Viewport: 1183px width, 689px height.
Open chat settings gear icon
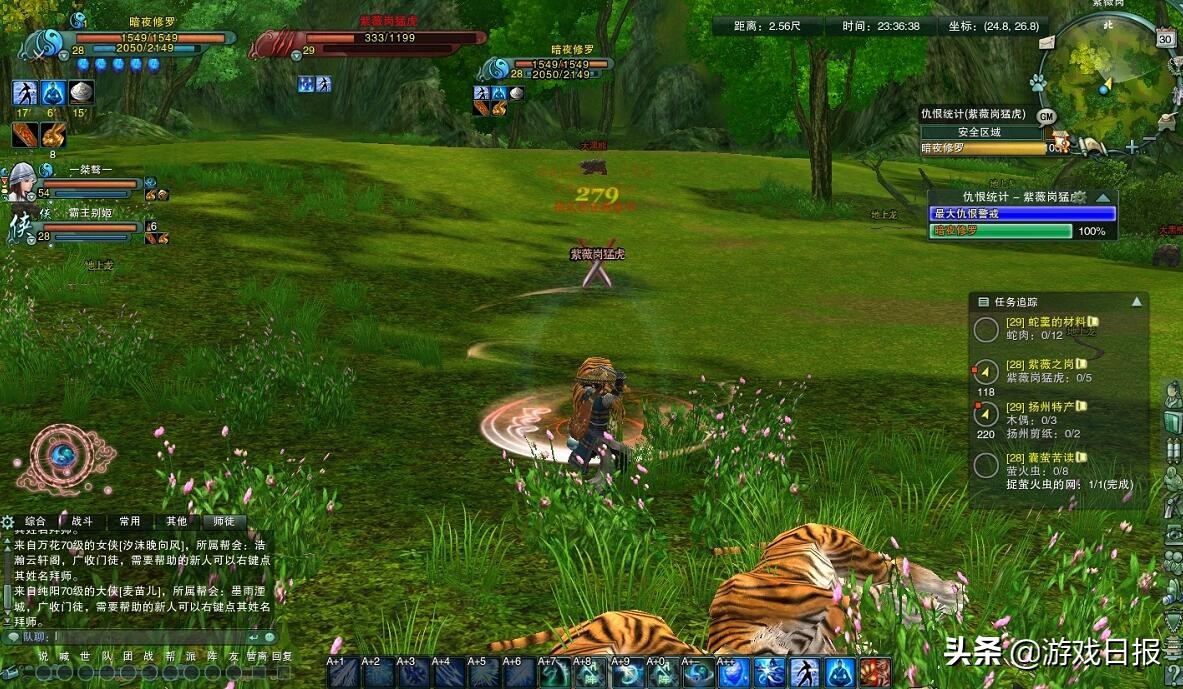click(x=8, y=521)
